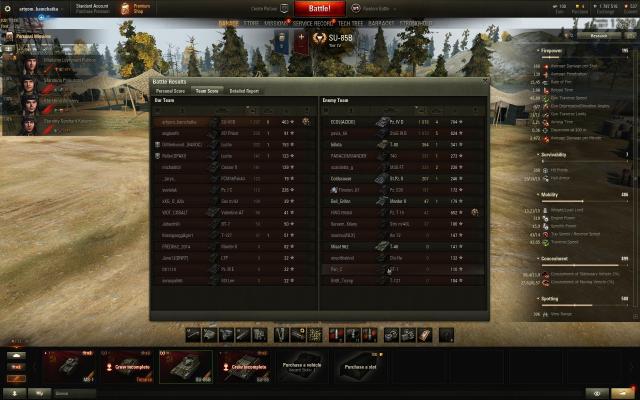This screenshot has width=640, height=400.
Task: Choose the Purchase a vehicle slot
Action: click(x=300, y=366)
